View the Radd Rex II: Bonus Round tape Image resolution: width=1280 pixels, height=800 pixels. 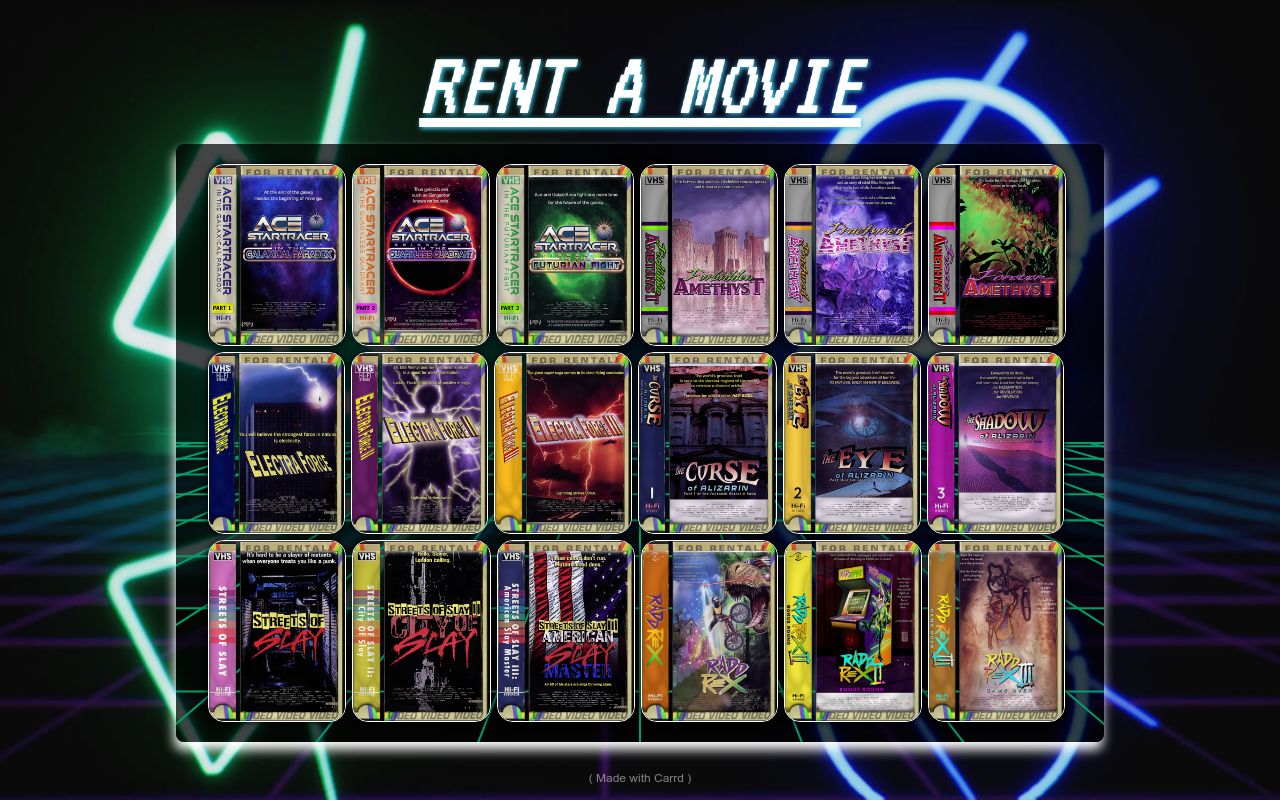[x=852, y=630]
